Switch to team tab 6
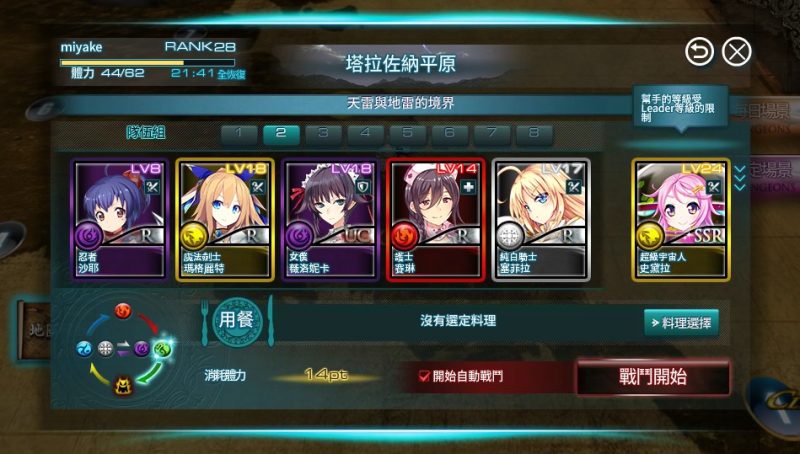This screenshot has height=454, width=800. pyautogui.click(x=449, y=133)
